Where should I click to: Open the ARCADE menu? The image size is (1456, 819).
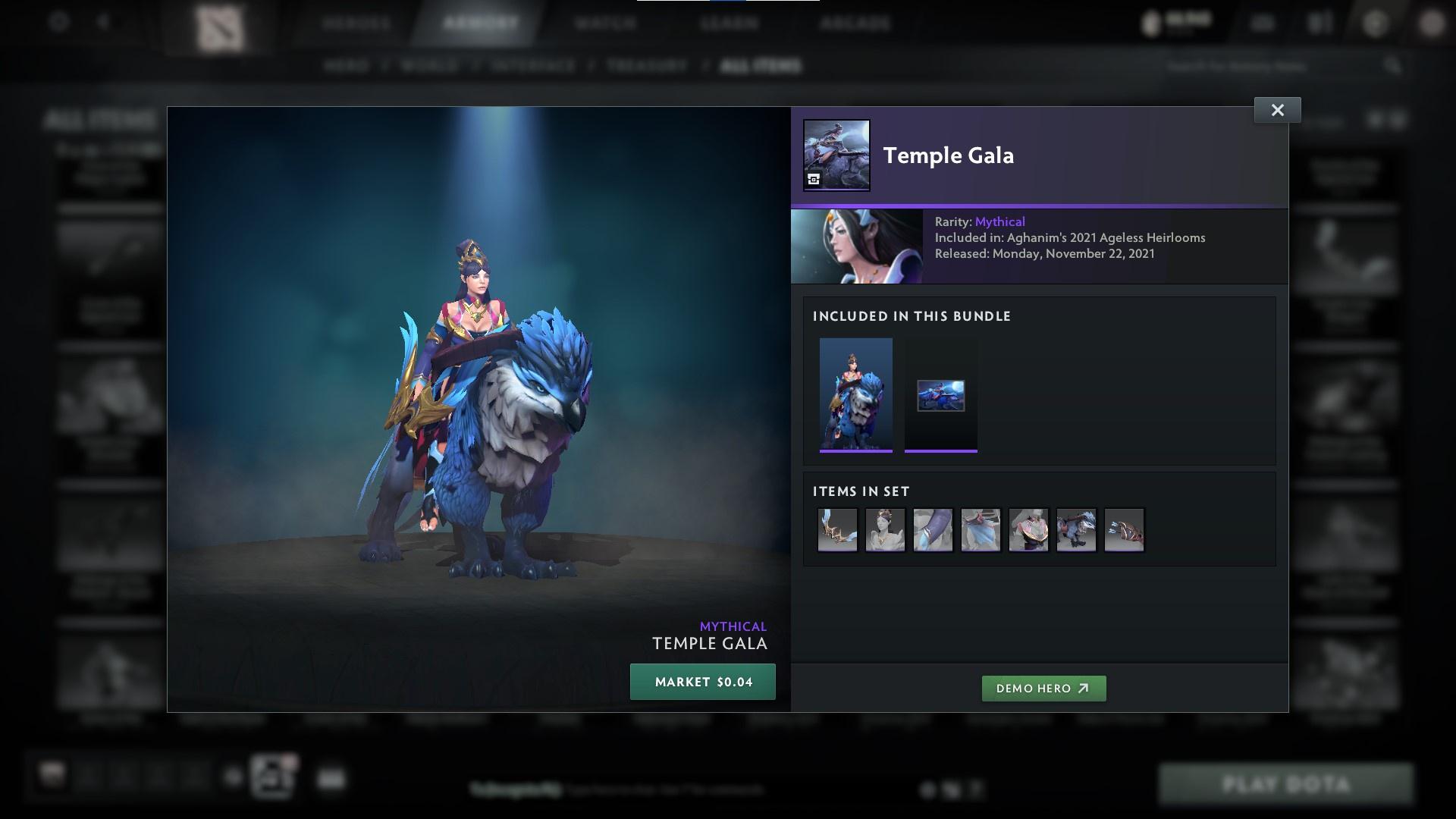pos(855,23)
